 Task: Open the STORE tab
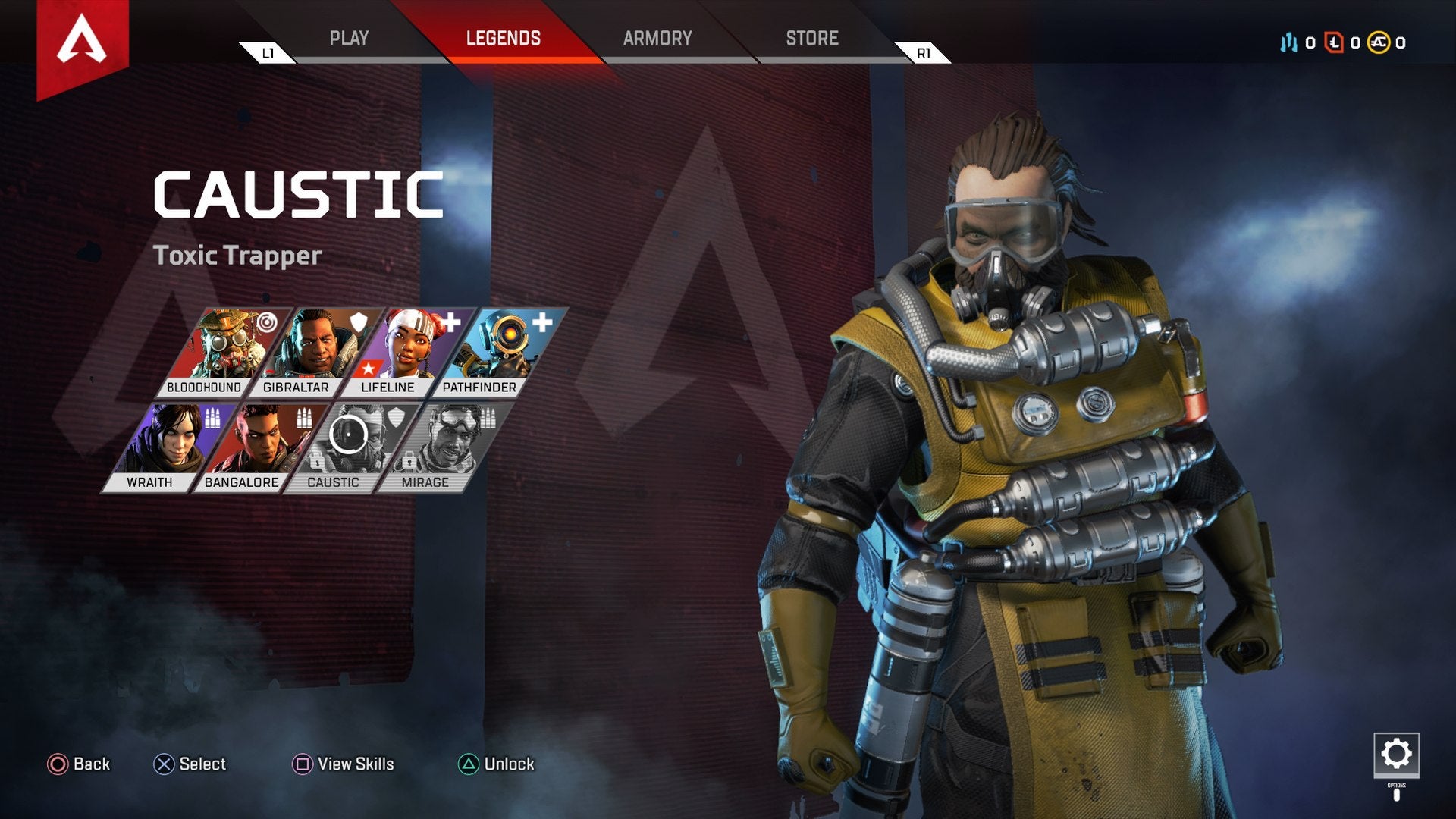coord(811,38)
